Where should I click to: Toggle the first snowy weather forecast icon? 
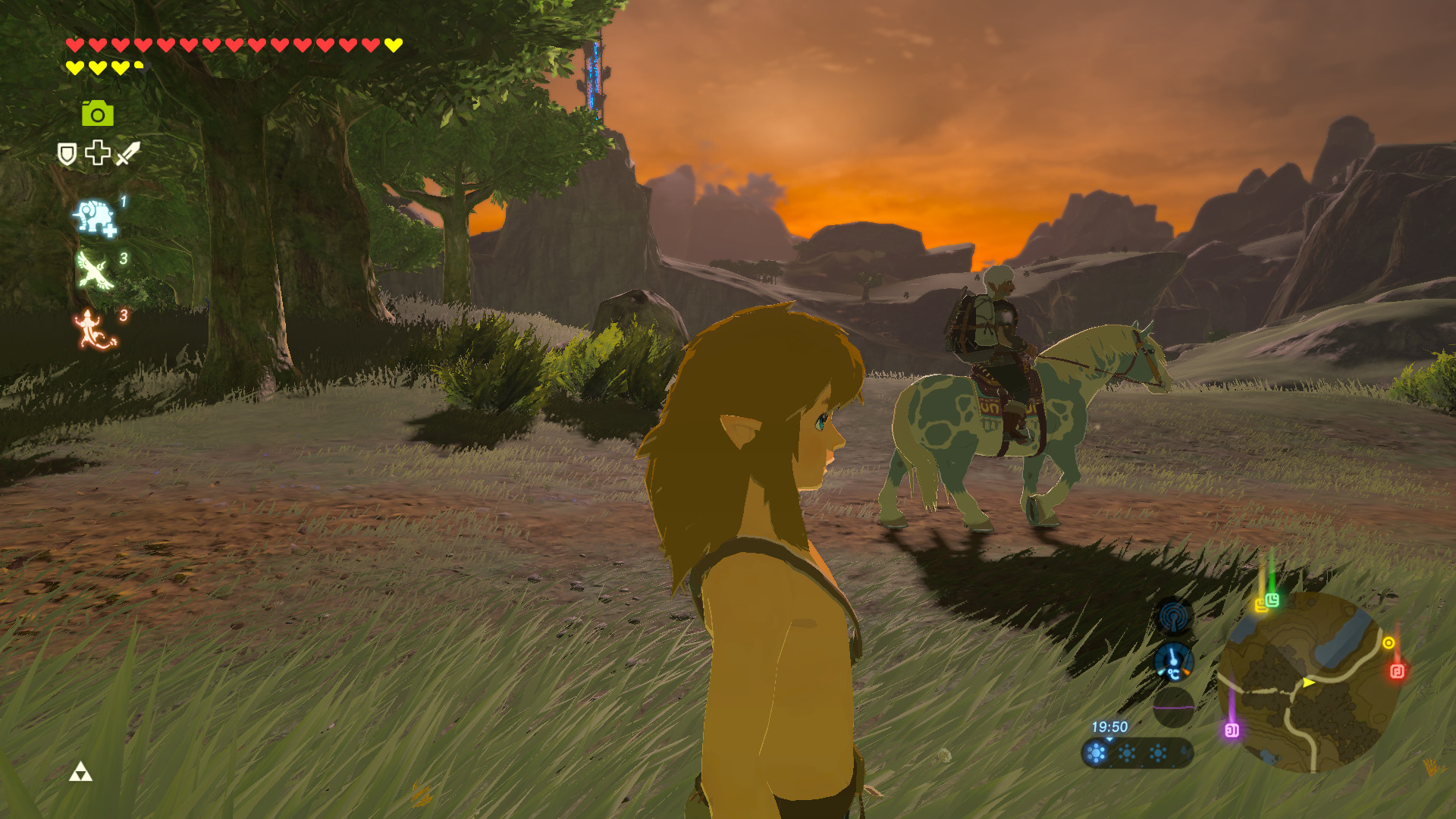pos(1095,754)
